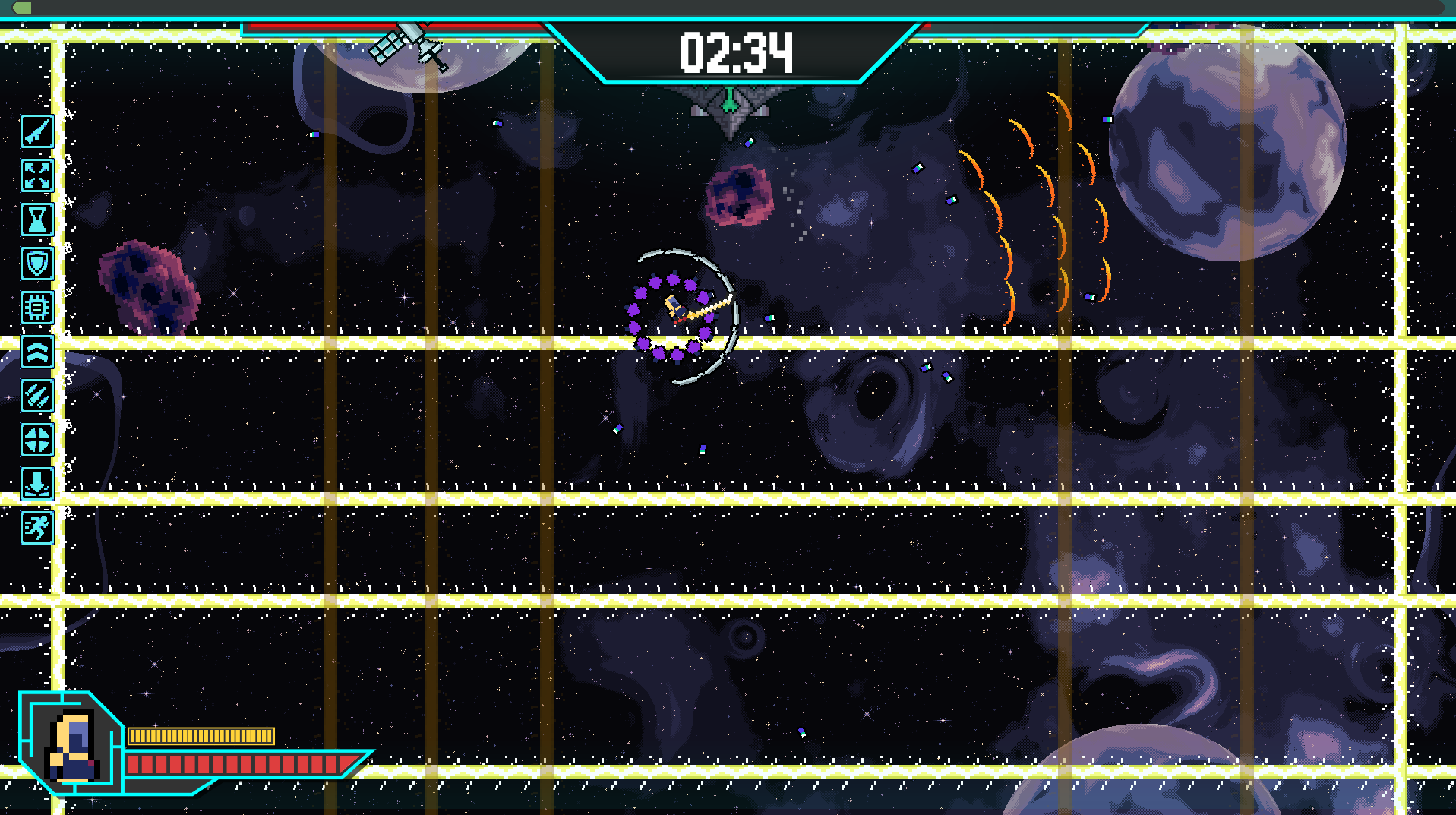The image size is (1456, 815).
Task: Select the double chevron upgrade icon
Action: (36, 352)
